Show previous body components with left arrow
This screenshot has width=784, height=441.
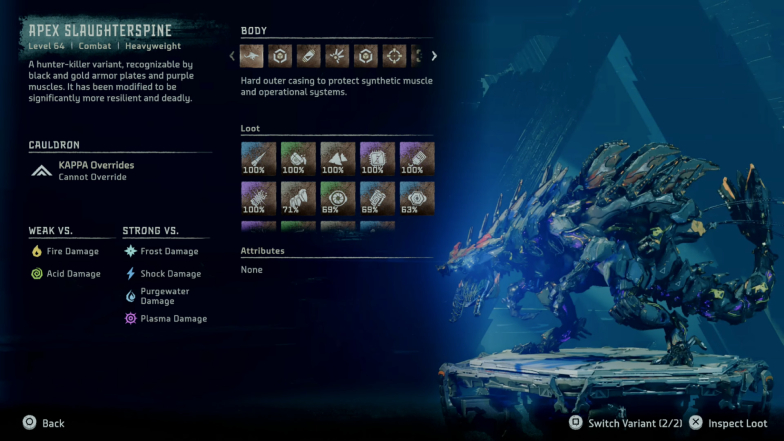click(233, 56)
